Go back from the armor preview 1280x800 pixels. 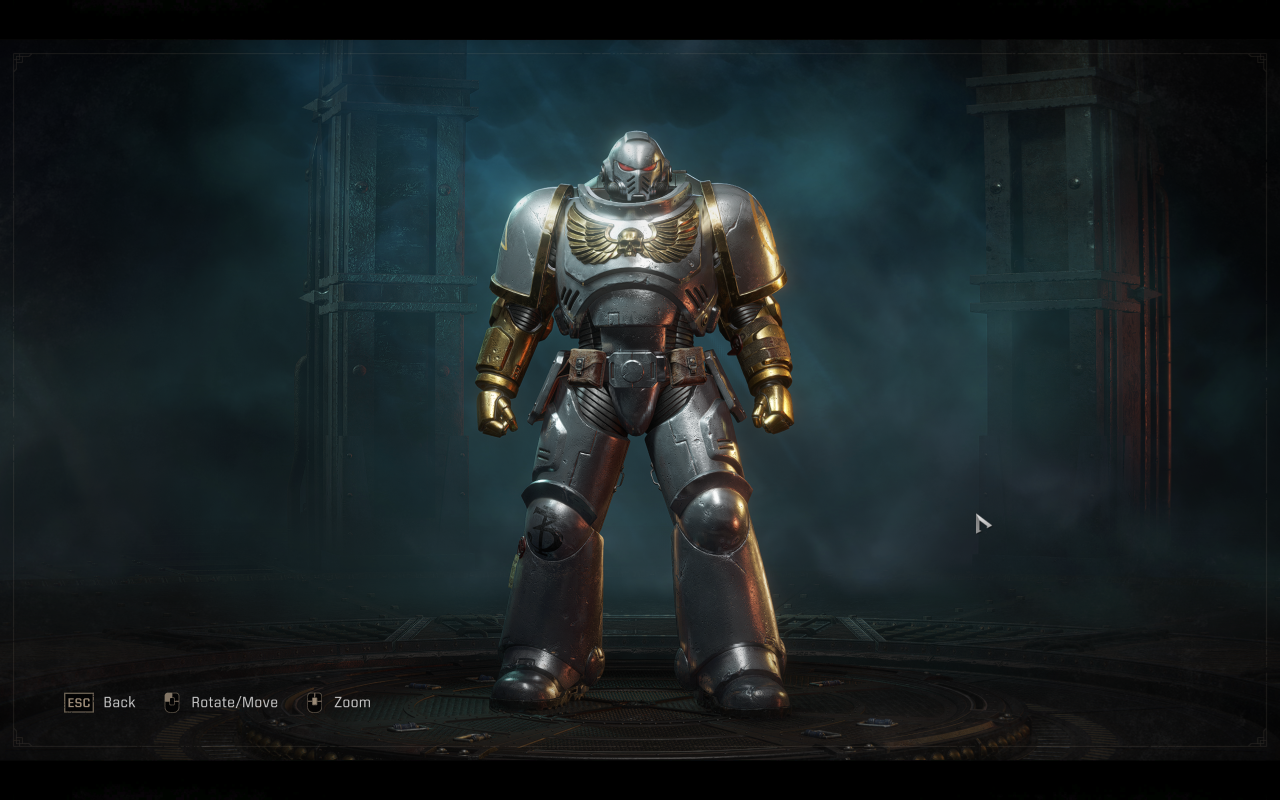(100, 702)
